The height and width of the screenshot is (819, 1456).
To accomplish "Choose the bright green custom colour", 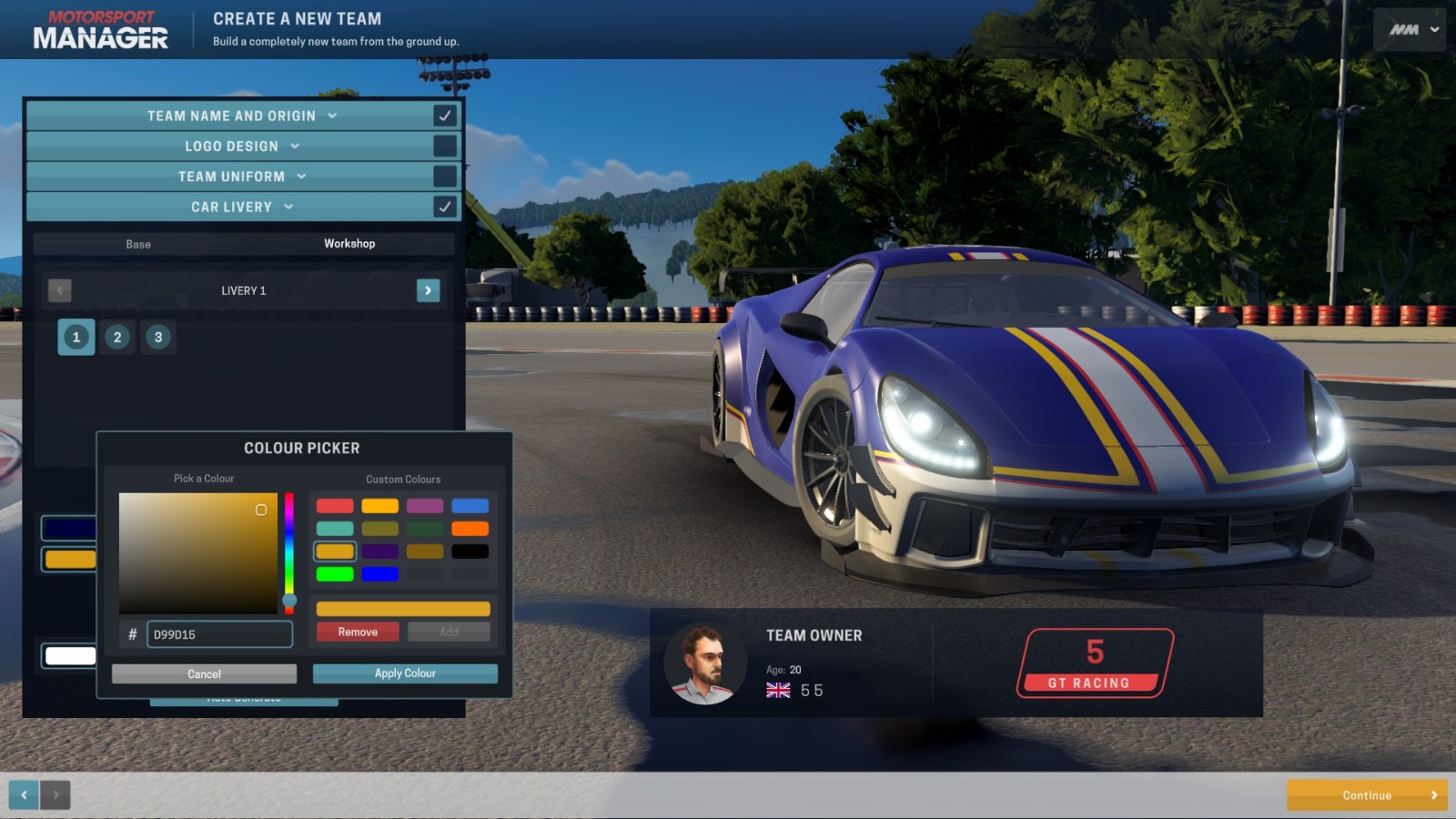I will (335, 574).
